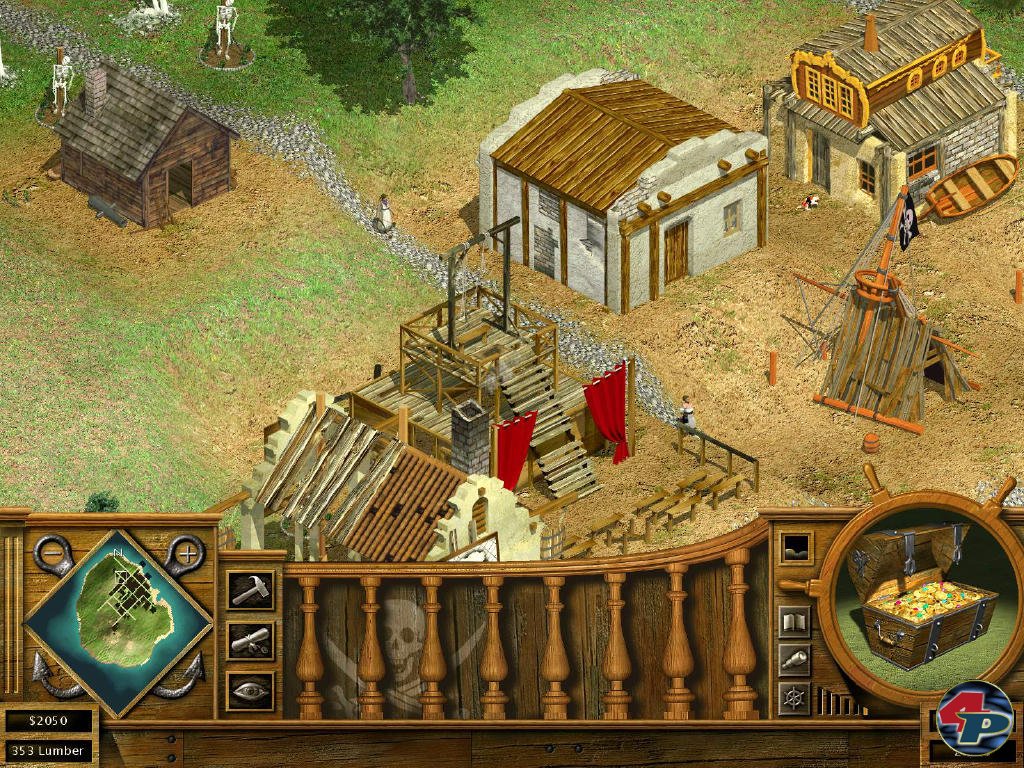Open the ship's wheel options button

(794, 697)
